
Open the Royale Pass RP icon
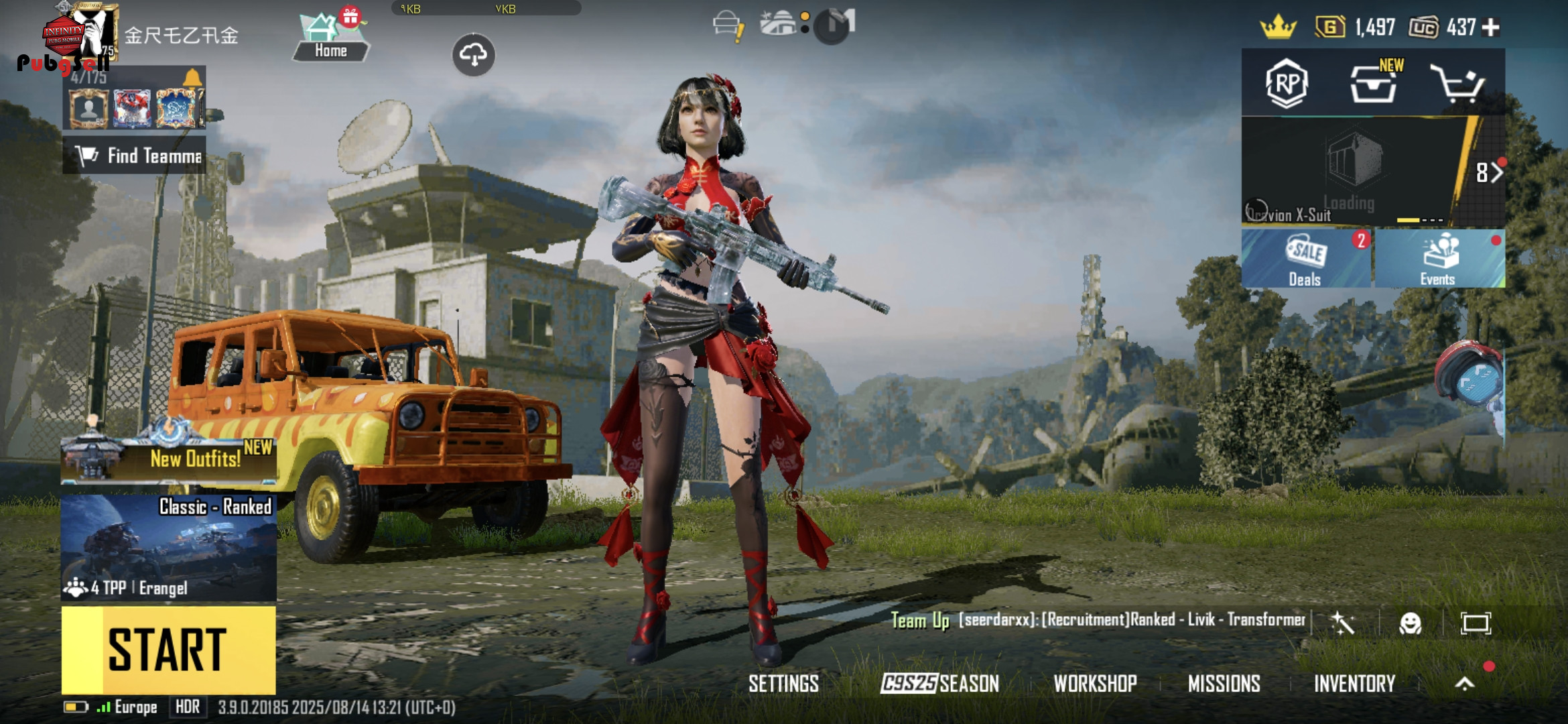click(x=1287, y=84)
